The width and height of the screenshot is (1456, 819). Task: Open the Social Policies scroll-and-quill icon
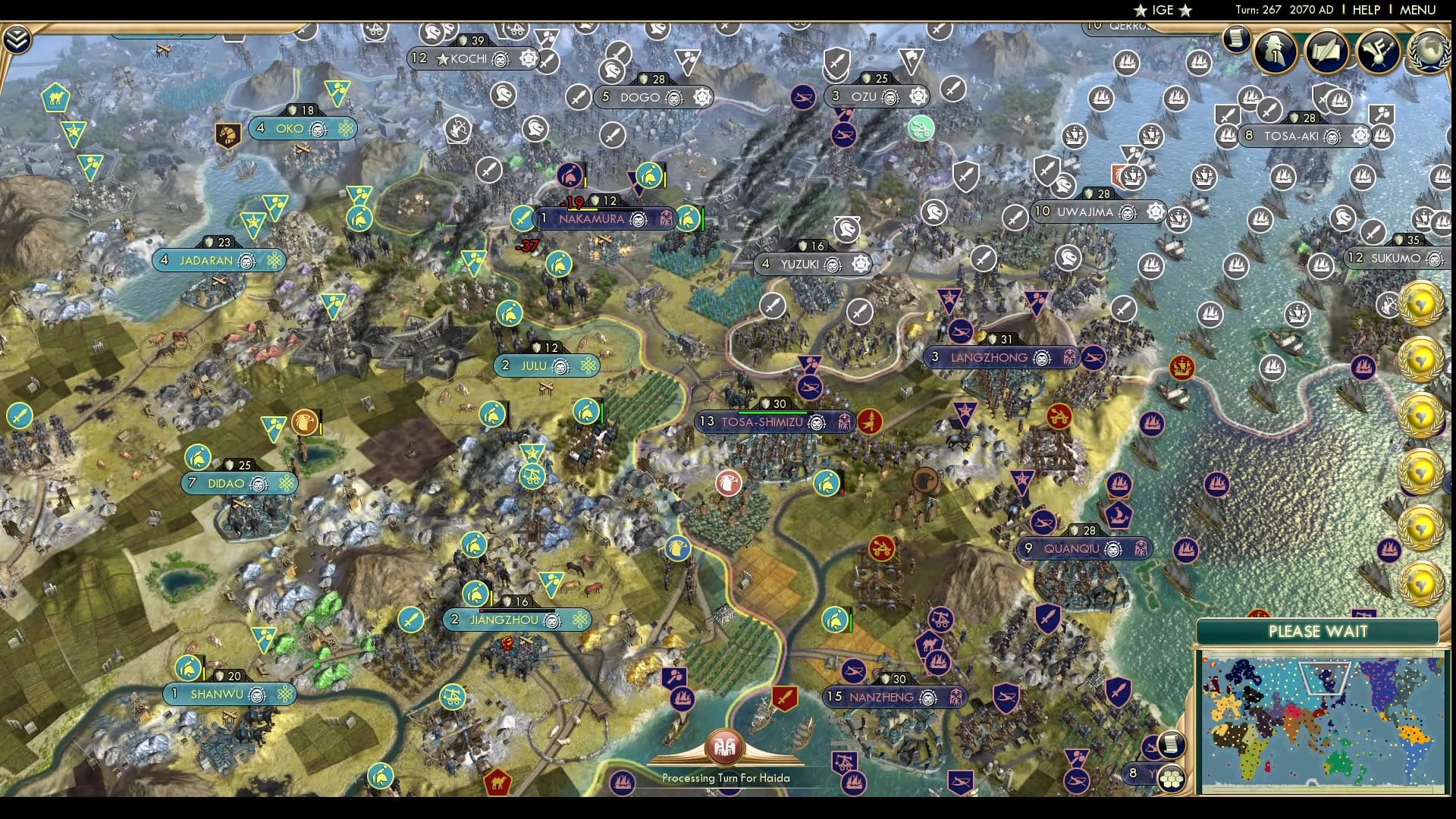click(x=1328, y=52)
